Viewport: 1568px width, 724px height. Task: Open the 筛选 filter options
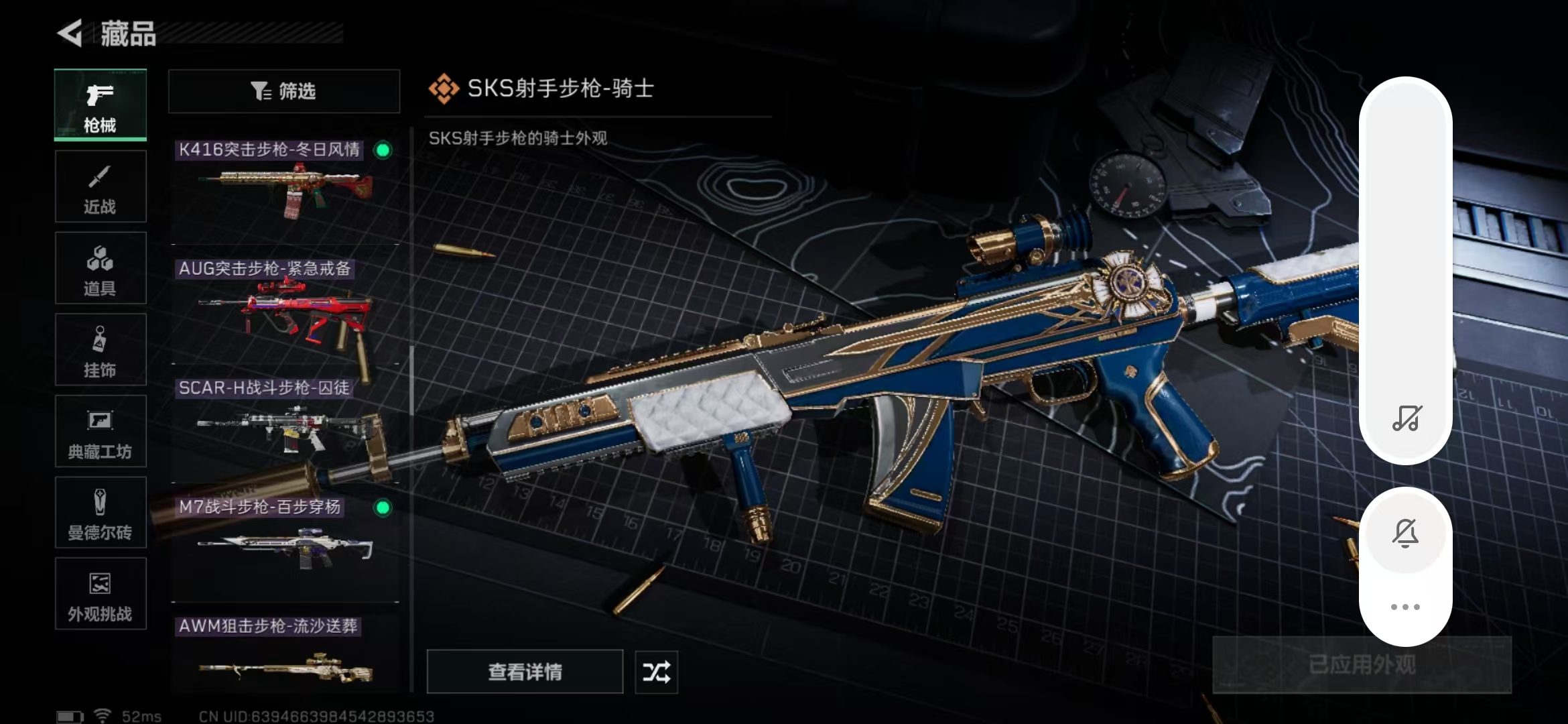[x=283, y=91]
